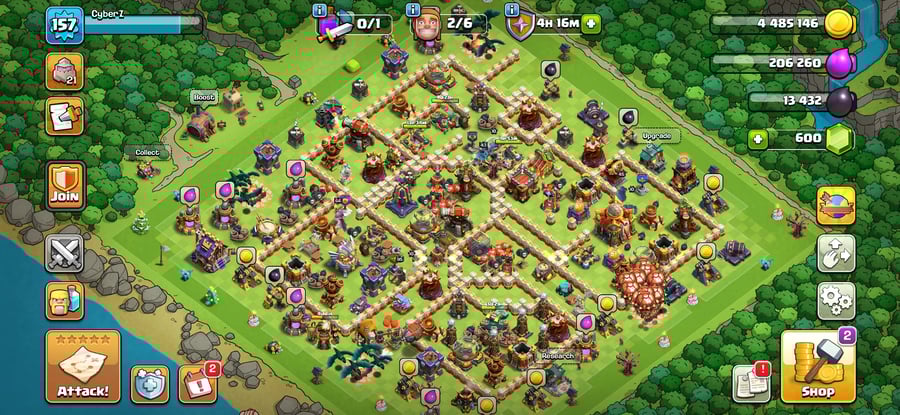900x415 pixels.
Task: Open the gear-icon settings menu
Action: point(836,298)
